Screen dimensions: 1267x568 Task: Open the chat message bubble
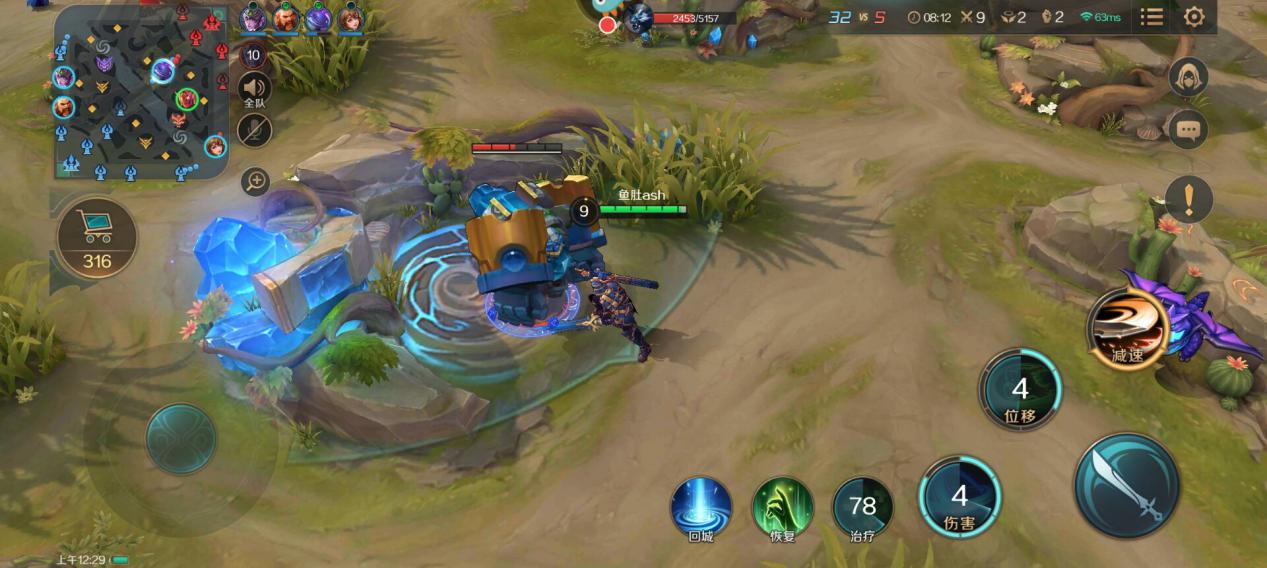pos(1188,129)
